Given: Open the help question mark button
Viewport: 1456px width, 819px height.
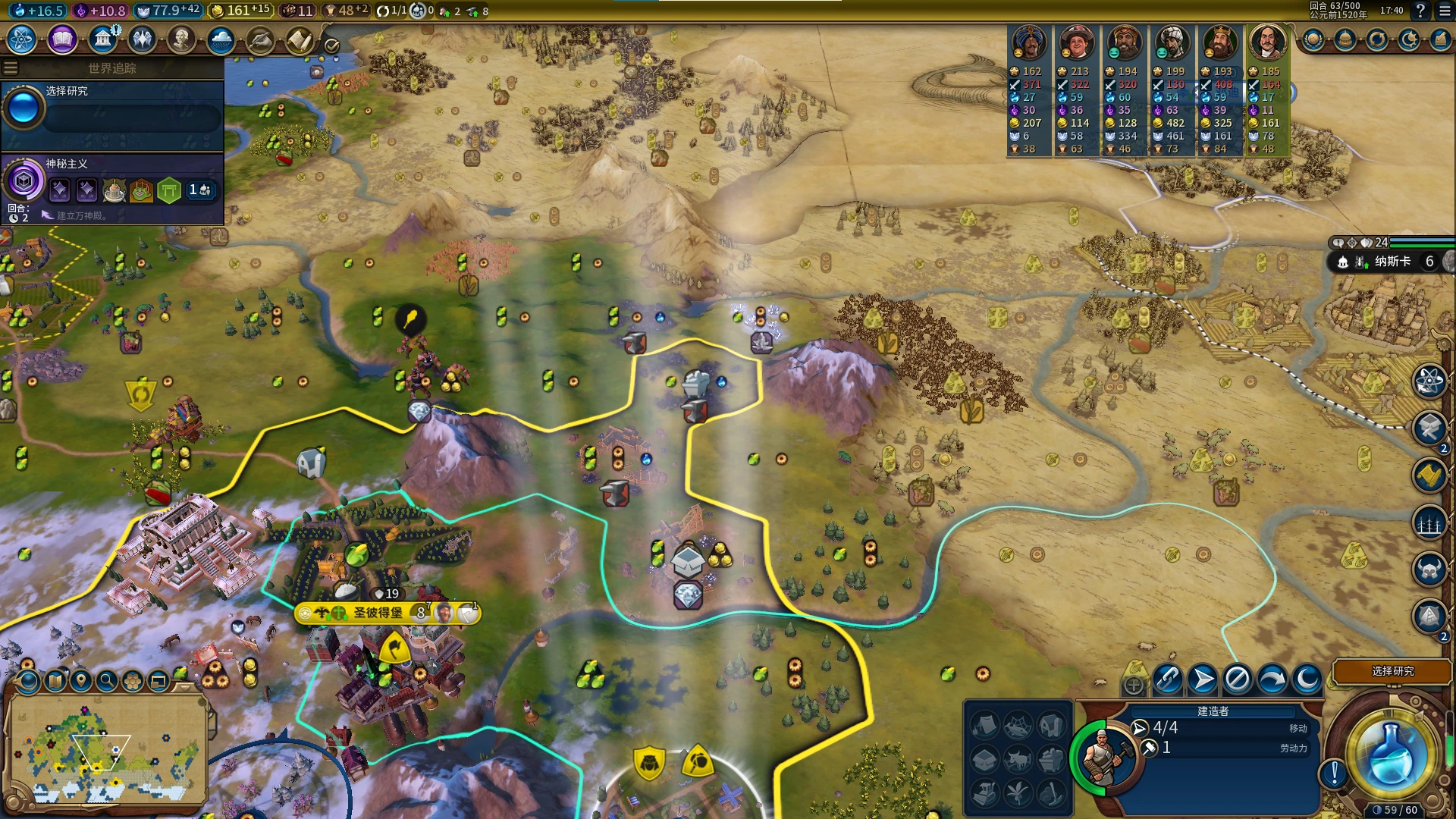Looking at the screenshot, I should tap(1420, 11).
